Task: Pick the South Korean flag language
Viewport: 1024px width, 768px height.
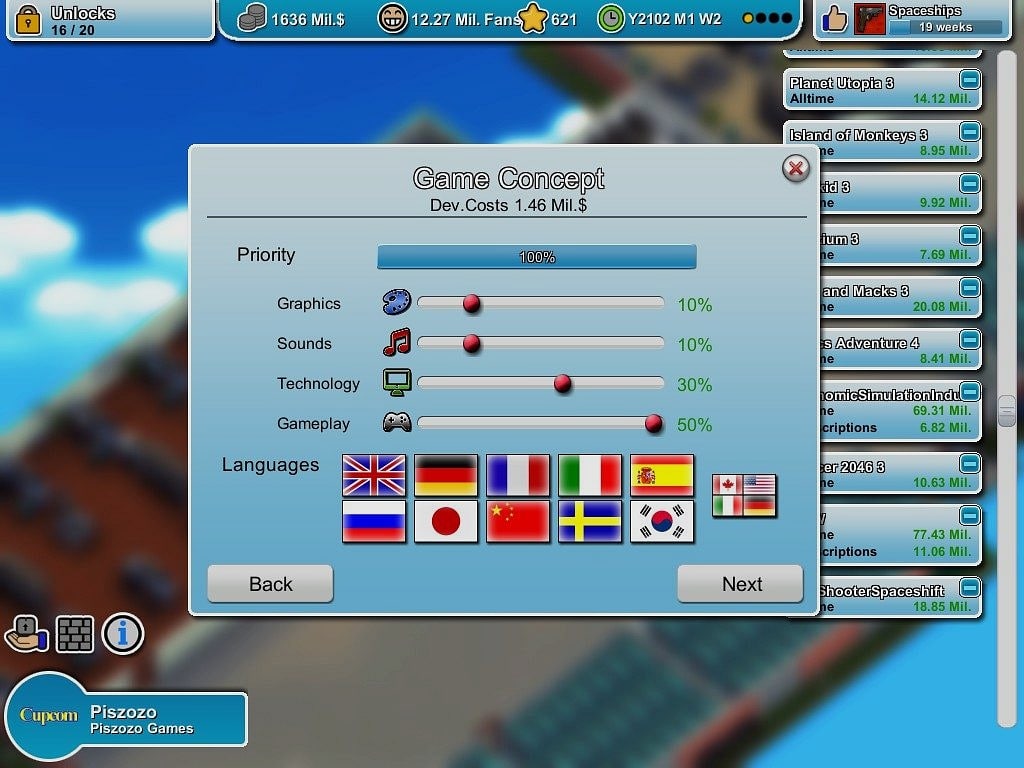Action: click(662, 522)
